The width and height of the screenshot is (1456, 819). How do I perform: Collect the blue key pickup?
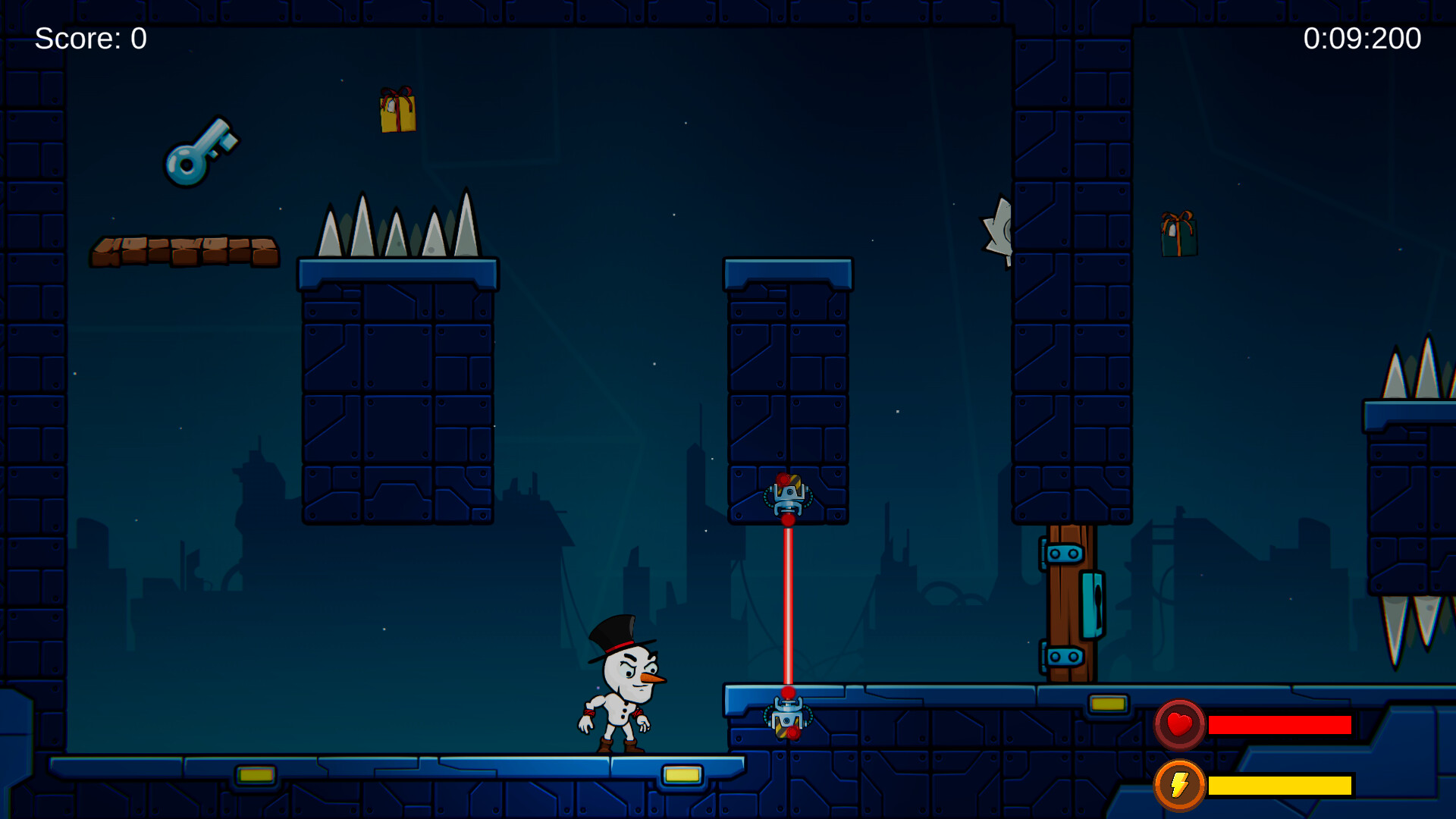201,155
